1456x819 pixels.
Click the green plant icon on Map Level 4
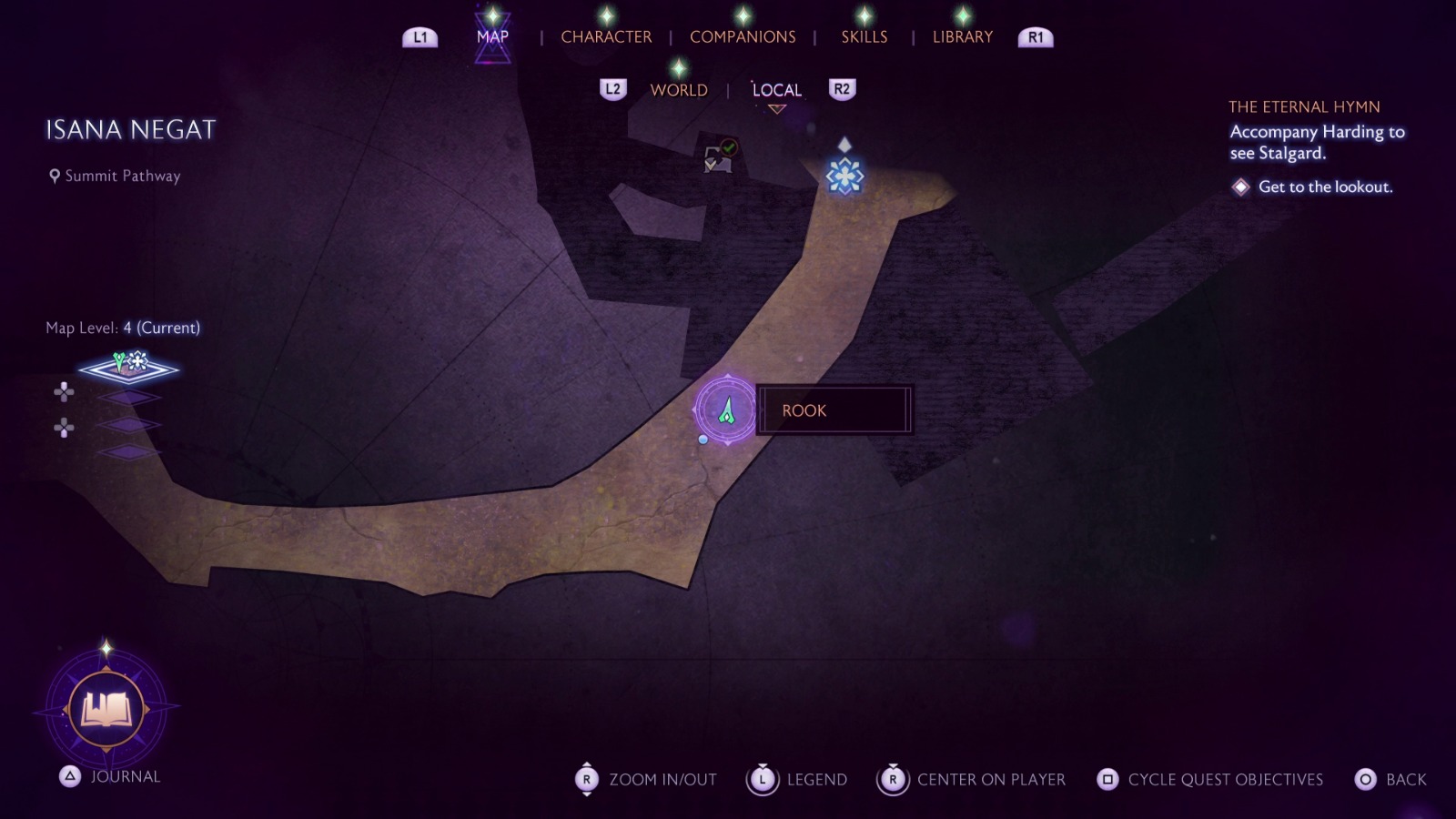pyautogui.click(x=119, y=361)
